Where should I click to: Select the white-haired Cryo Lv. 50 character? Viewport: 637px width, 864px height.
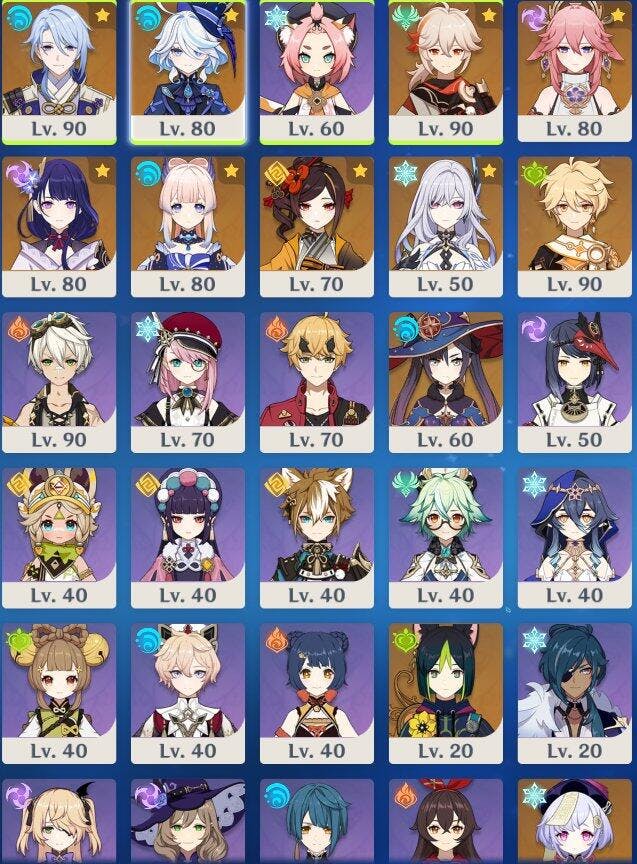coord(446,216)
